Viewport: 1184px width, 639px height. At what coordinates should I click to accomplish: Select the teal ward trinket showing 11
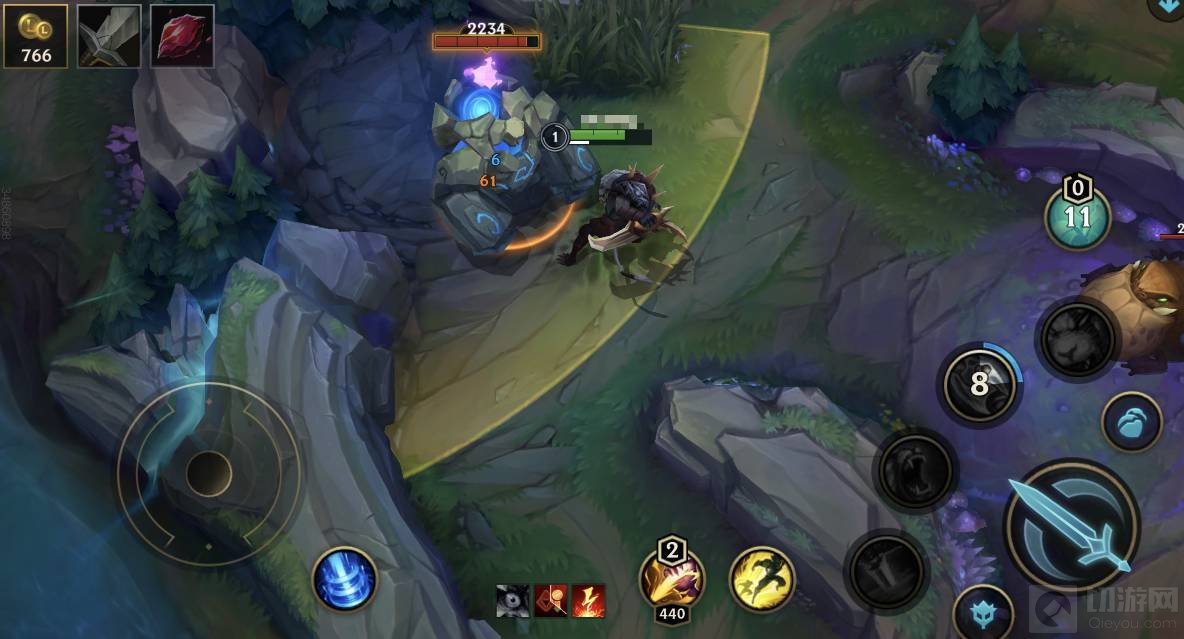coord(1078,218)
